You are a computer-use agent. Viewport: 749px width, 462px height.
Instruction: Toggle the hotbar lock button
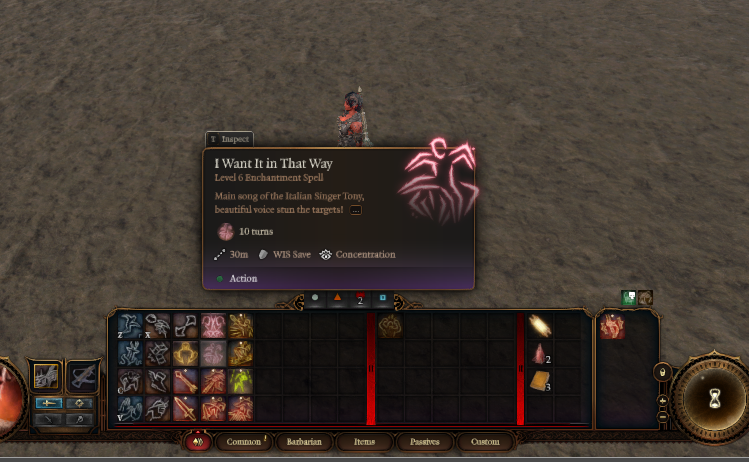(x=661, y=373)
